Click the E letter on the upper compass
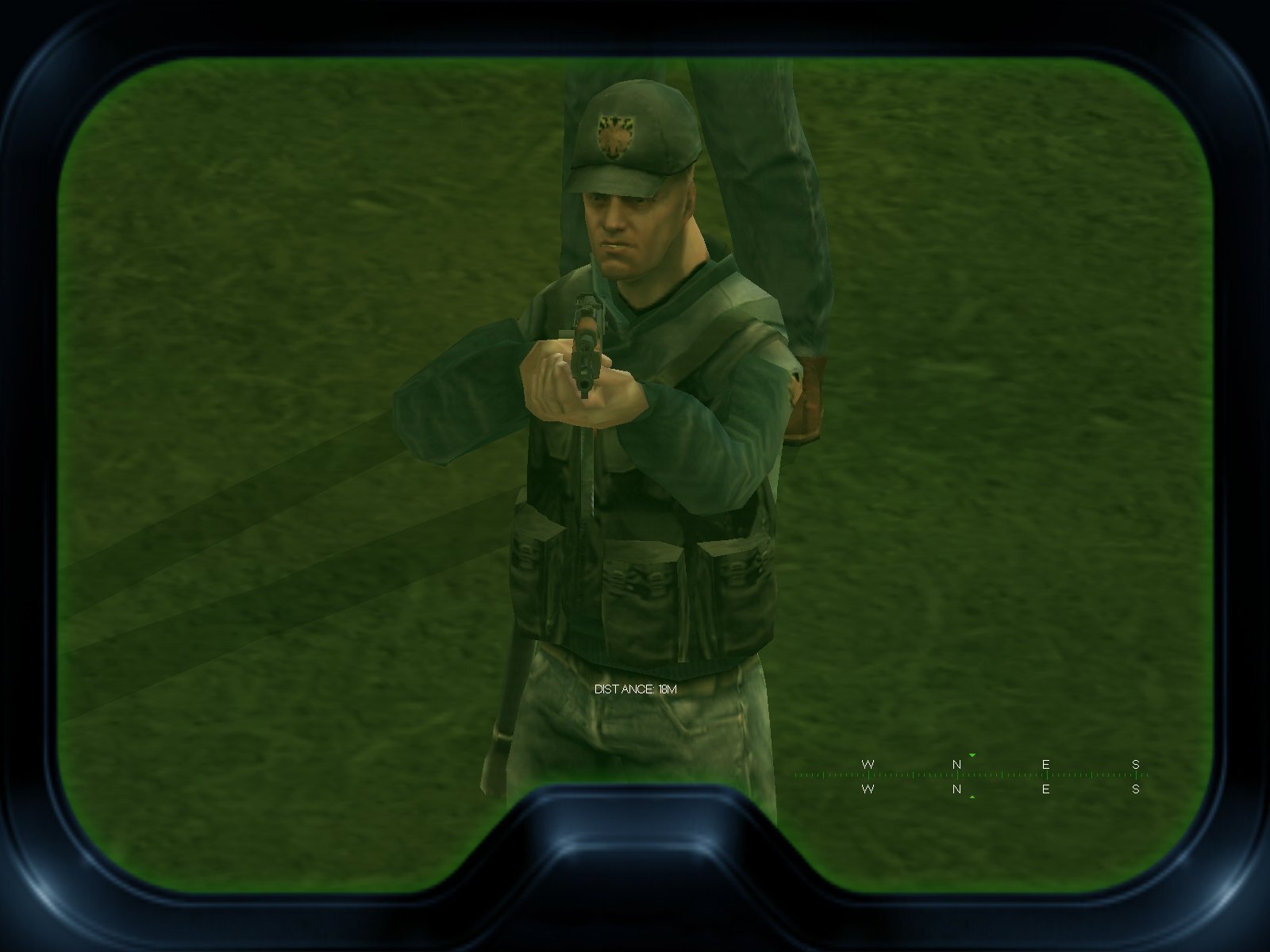The image size is (1270, 952). [x=1045, y=763]
